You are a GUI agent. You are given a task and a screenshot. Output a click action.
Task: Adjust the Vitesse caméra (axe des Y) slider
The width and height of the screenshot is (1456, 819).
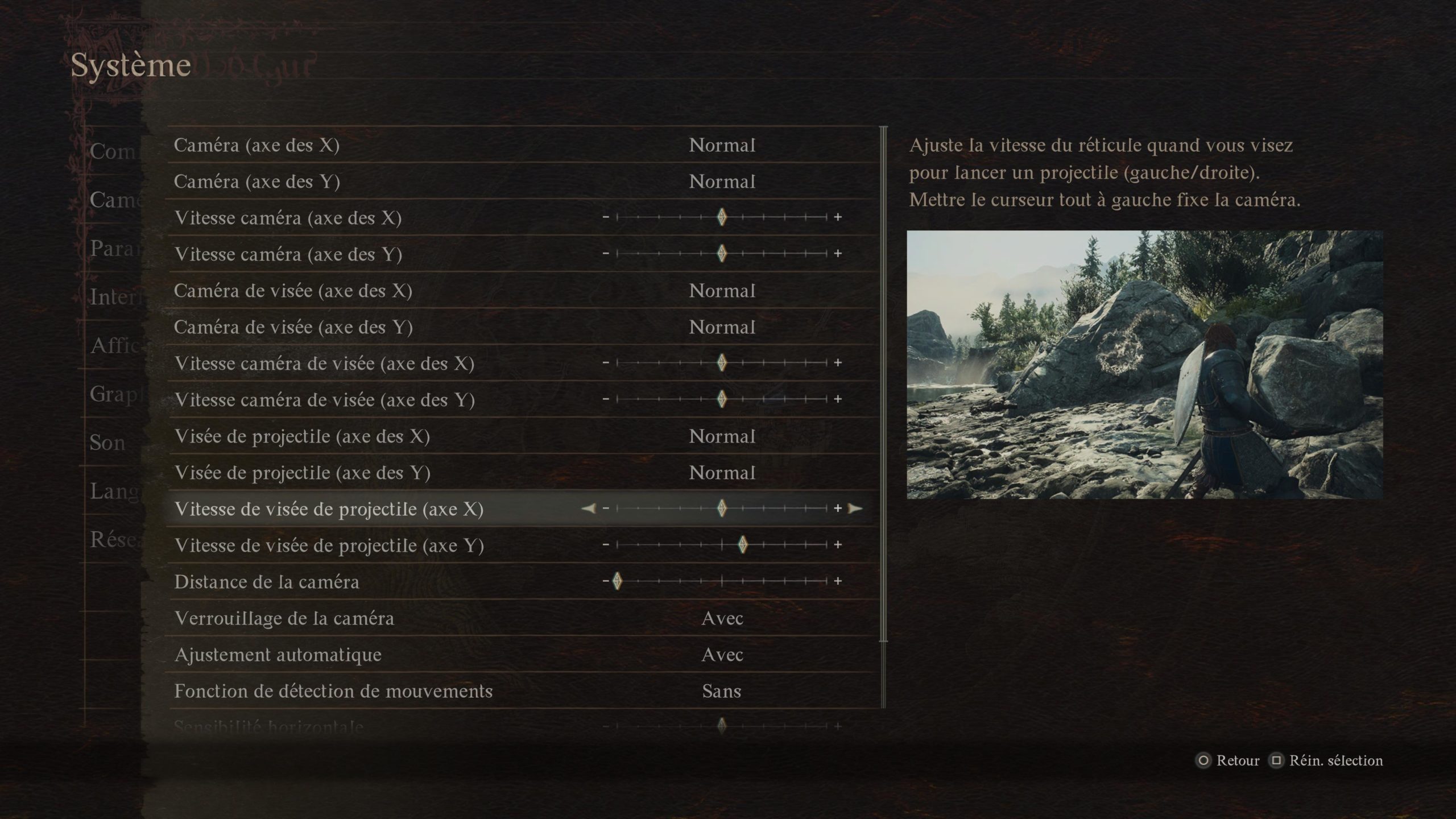point(722,254)
